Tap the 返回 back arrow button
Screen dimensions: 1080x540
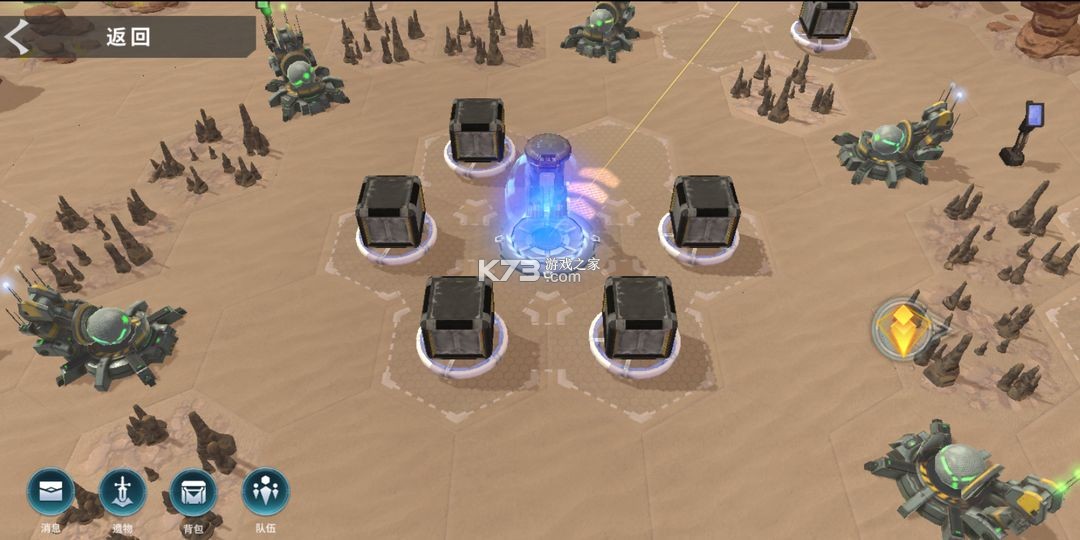pyautogui.click(x=18, y=37)
